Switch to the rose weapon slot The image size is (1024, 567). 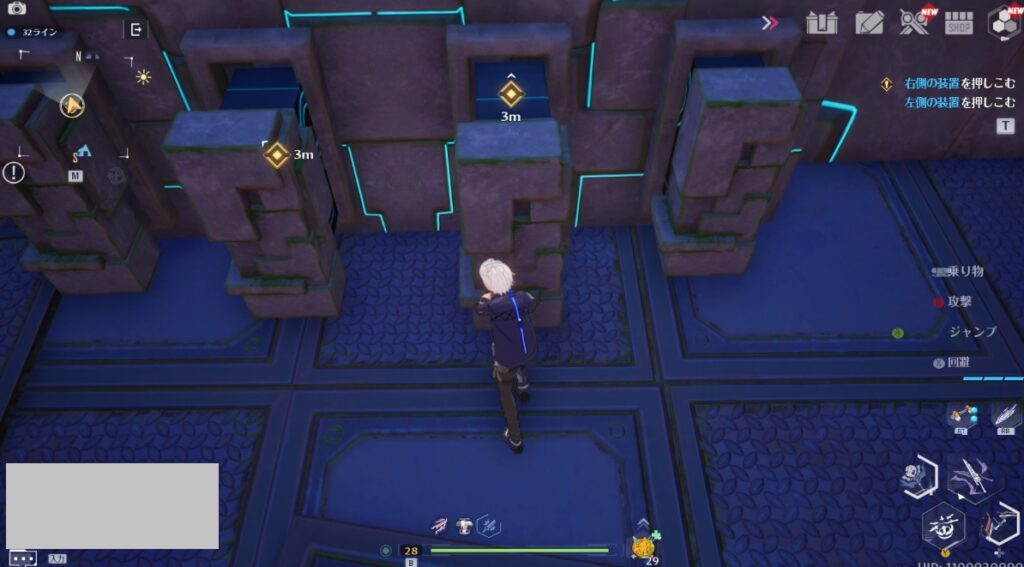915,478
